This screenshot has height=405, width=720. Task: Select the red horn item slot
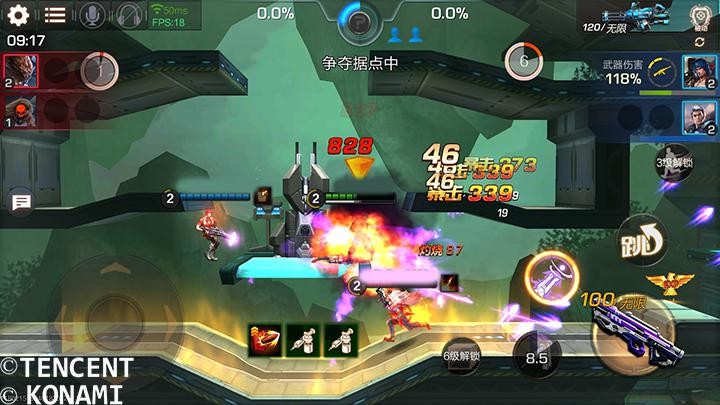coord(264,340)
